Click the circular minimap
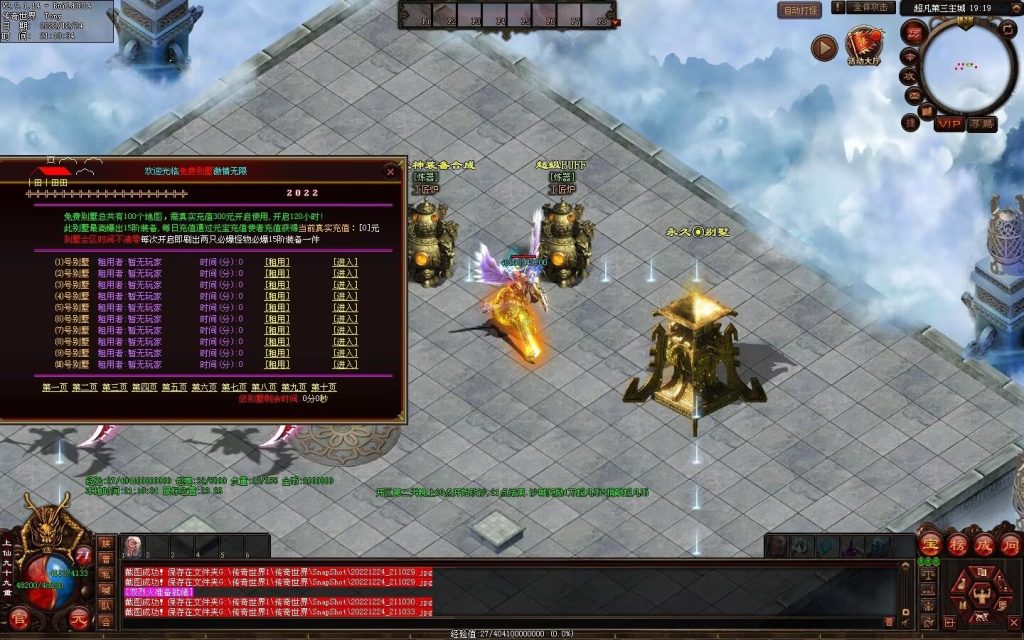The width and height of the screenshot is (1024, 640). [968, 66]
